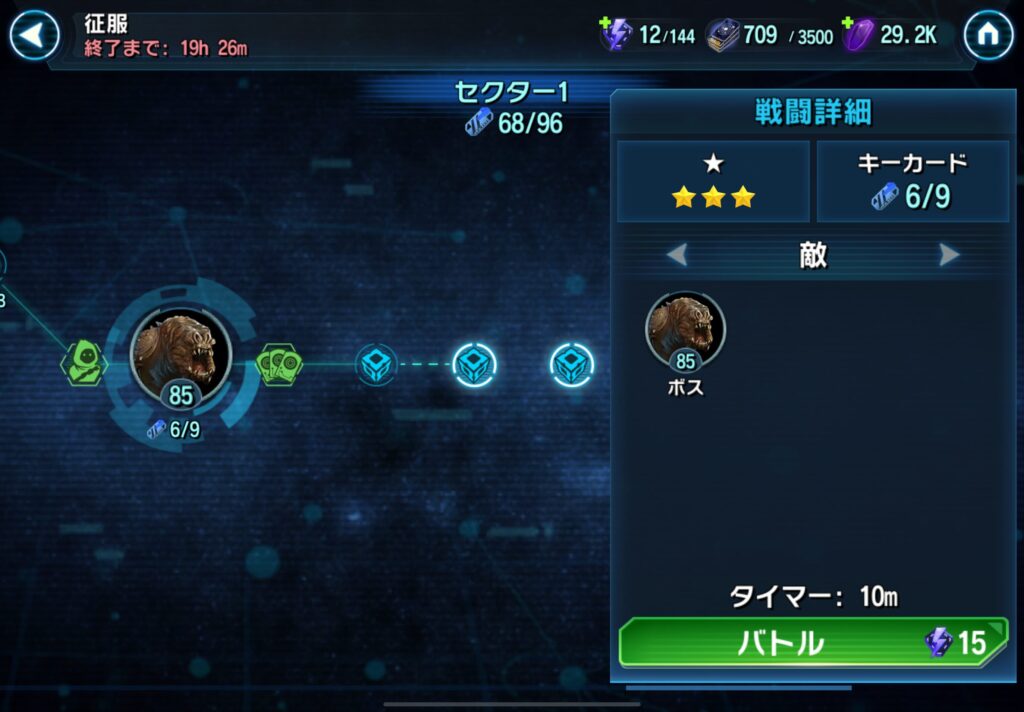Go back with the arrow button

(34, 36)
